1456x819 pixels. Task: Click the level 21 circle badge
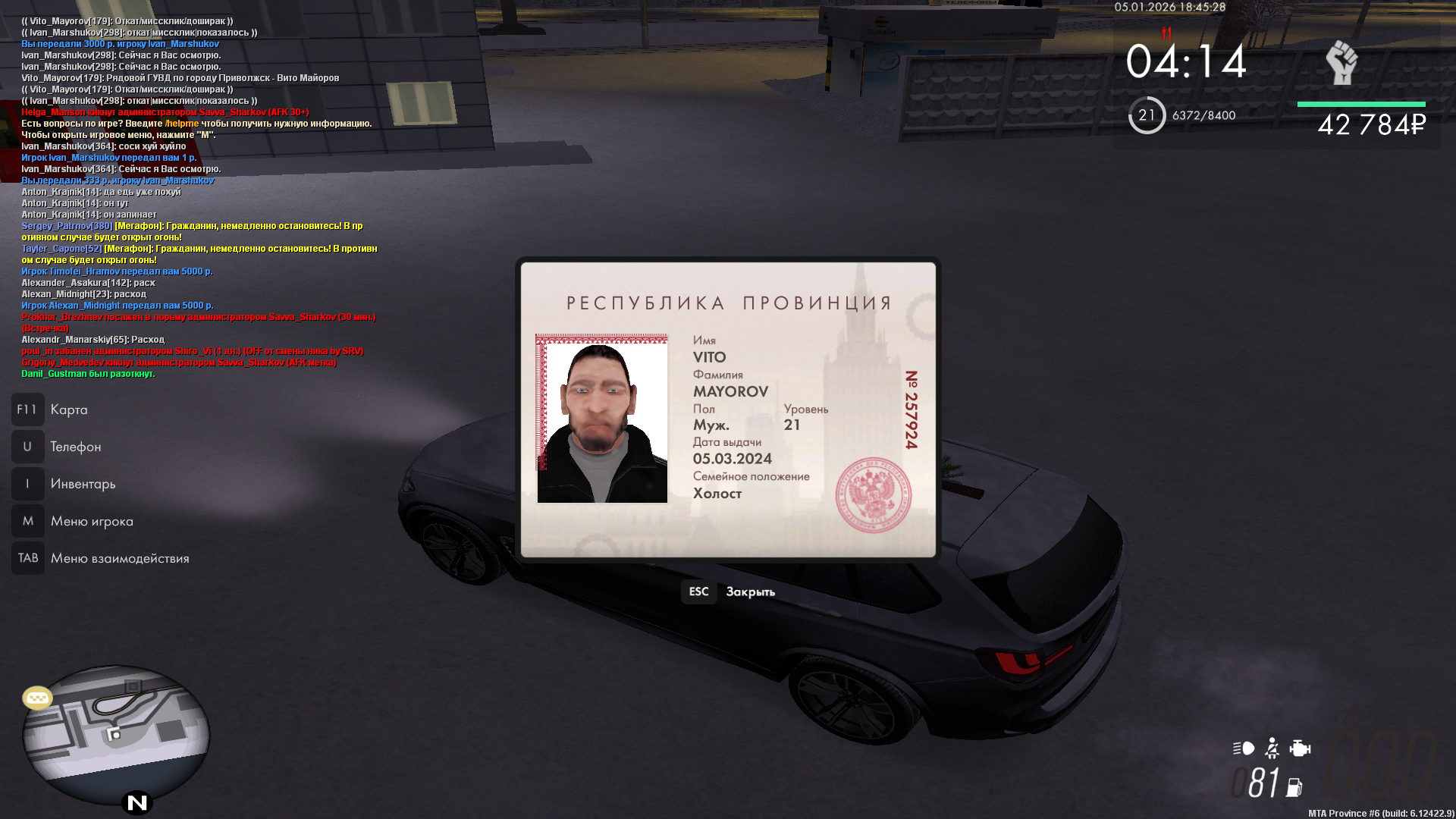pos(1147,115)
